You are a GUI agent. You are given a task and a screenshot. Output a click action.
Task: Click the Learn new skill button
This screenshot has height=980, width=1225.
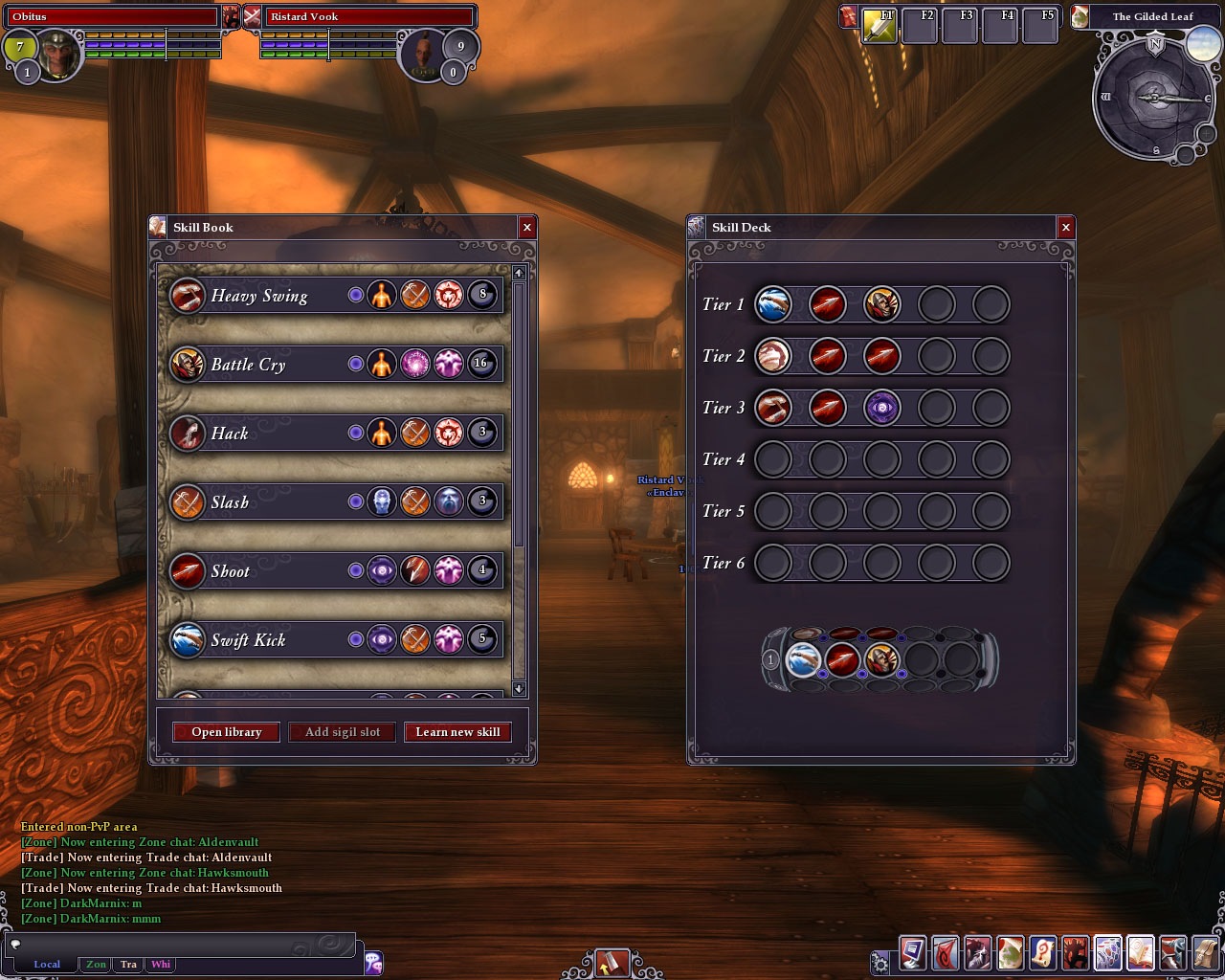click(x=457, y=732)
